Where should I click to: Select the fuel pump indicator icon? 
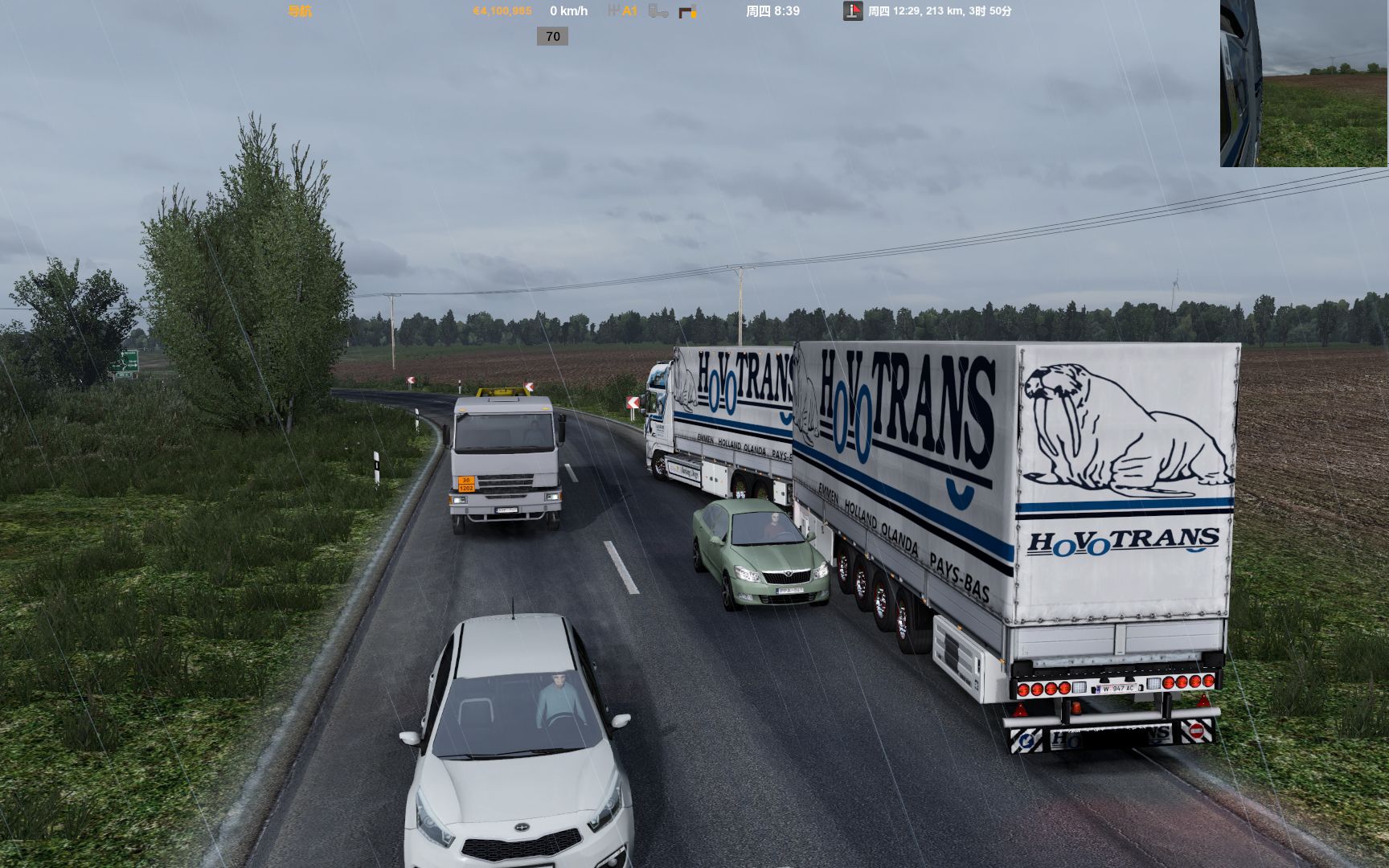(x=687, y=11)
